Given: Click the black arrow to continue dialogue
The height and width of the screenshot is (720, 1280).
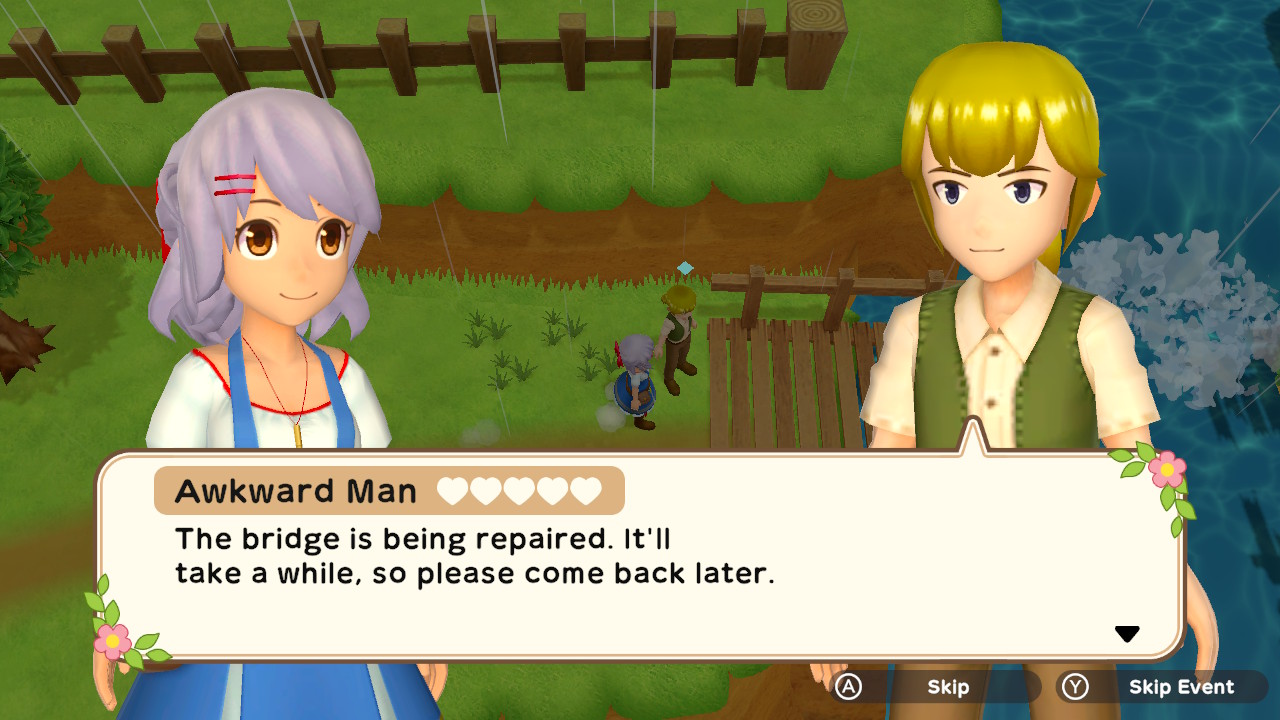Looking at the screenshot, I should pyautogui.click(x=1127, y=634).
